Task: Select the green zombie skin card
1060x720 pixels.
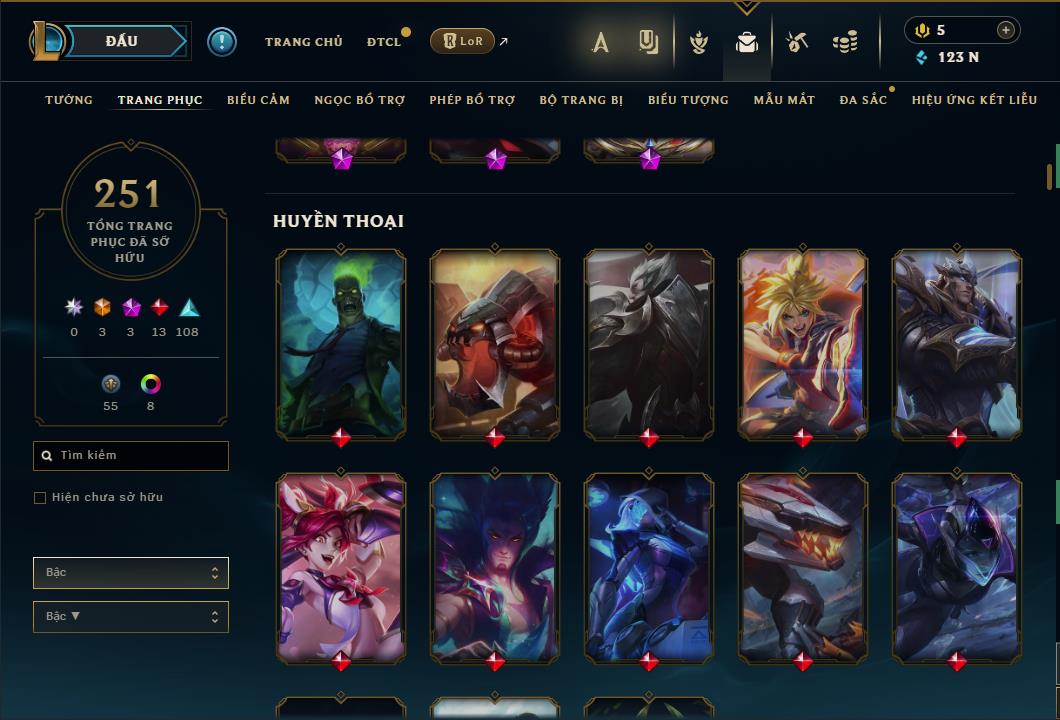Action: (x=341, y=344)
